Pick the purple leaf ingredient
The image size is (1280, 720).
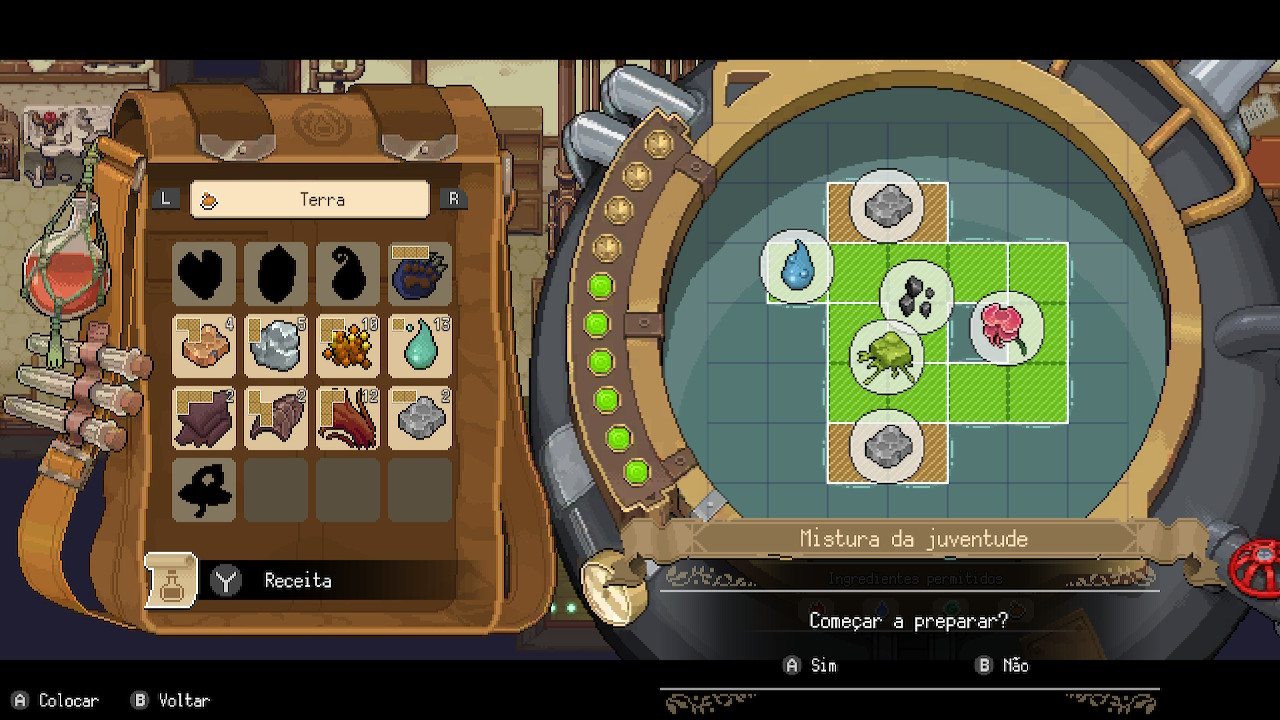click(x=204, y=418)
